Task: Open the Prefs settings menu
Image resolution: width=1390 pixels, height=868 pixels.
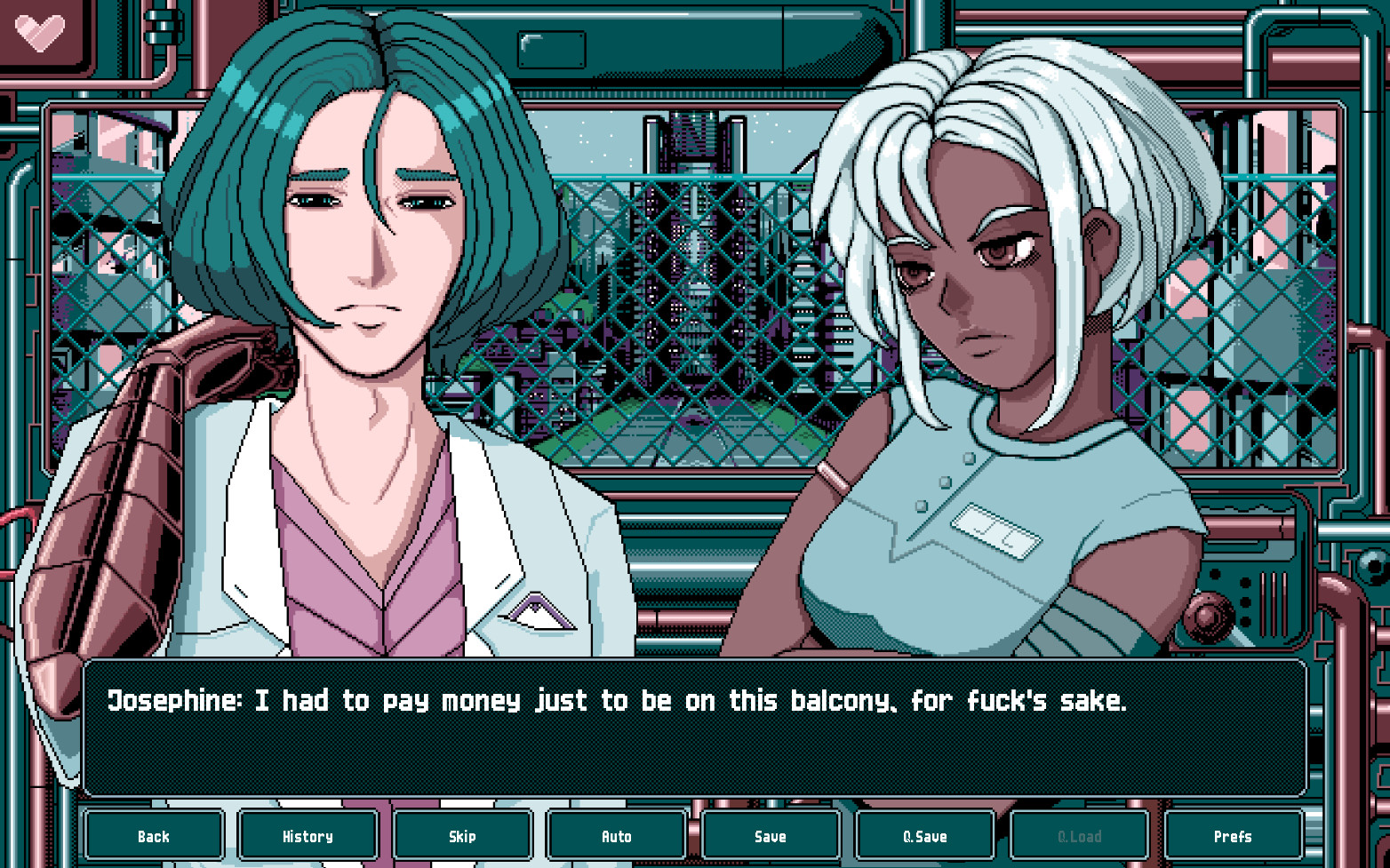Action: pyautogui.click(x=1234, y=836)
